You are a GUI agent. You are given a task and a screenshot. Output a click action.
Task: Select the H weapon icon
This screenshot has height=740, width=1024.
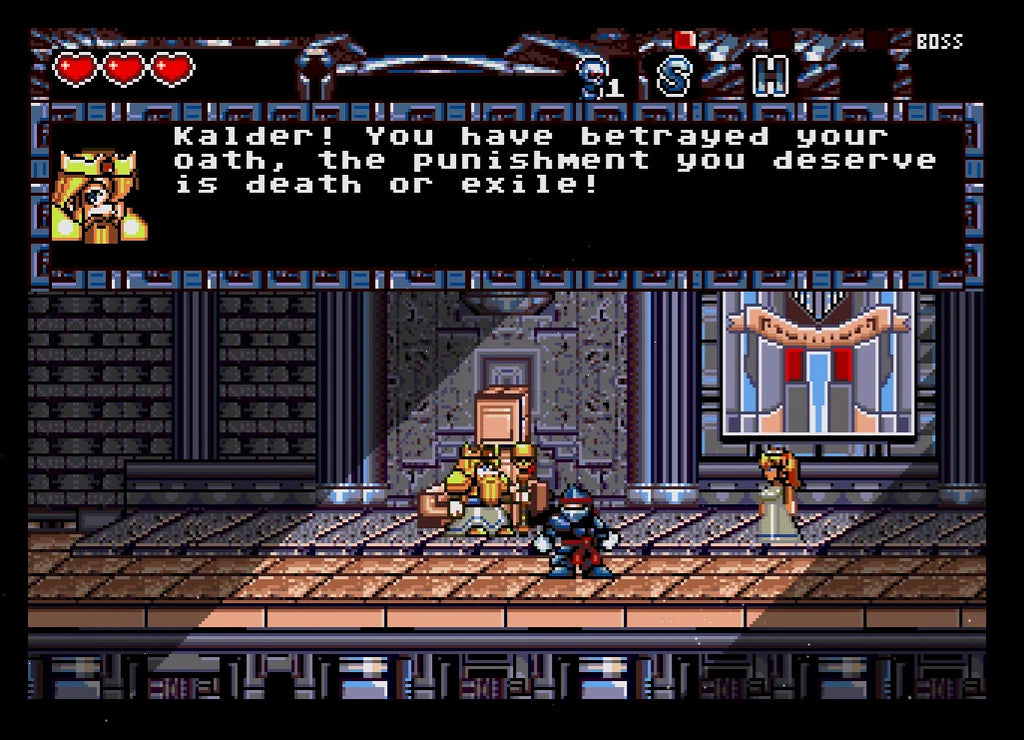click(770, 76)
